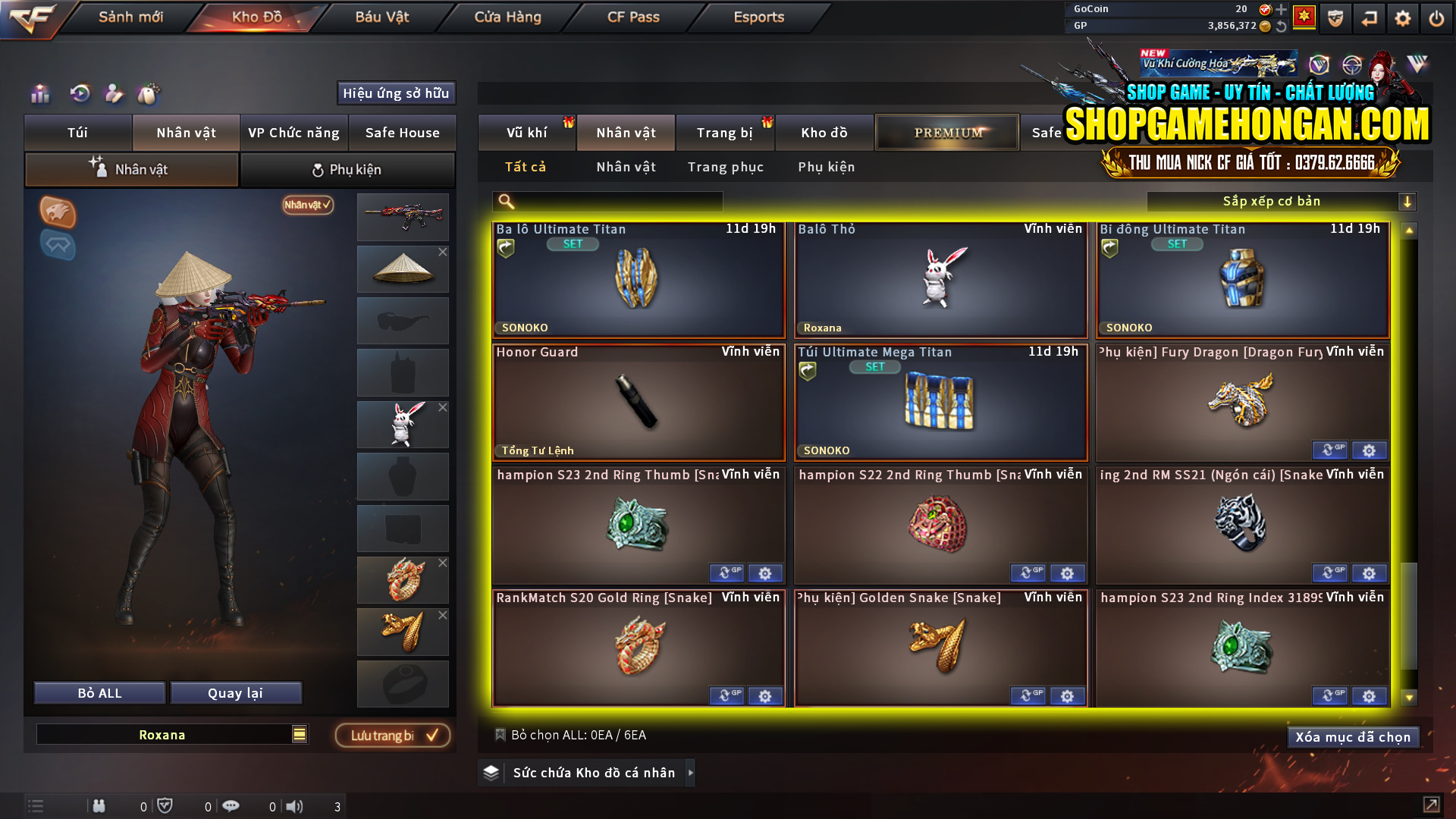Click the power exit icon top-right
This screenshot has height=819, width=1456.
coord(1437,17)
